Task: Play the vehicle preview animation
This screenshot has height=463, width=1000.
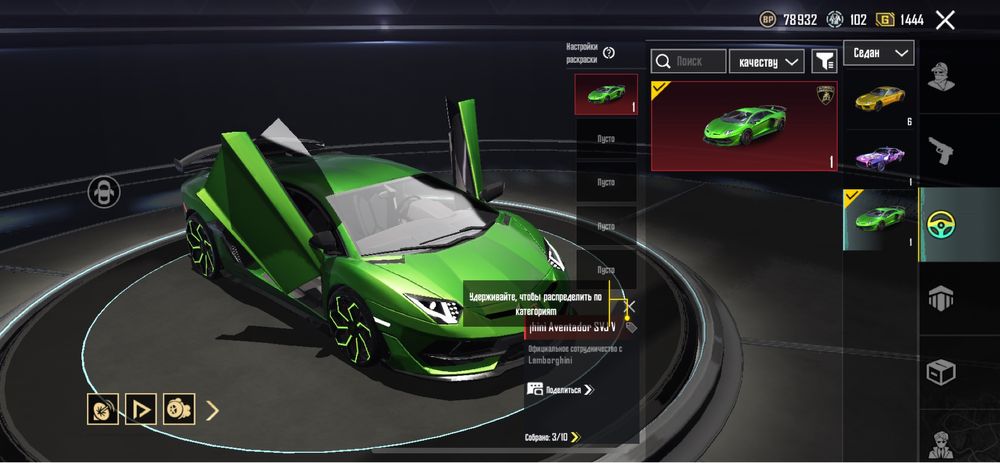Action: coord(140,408)
